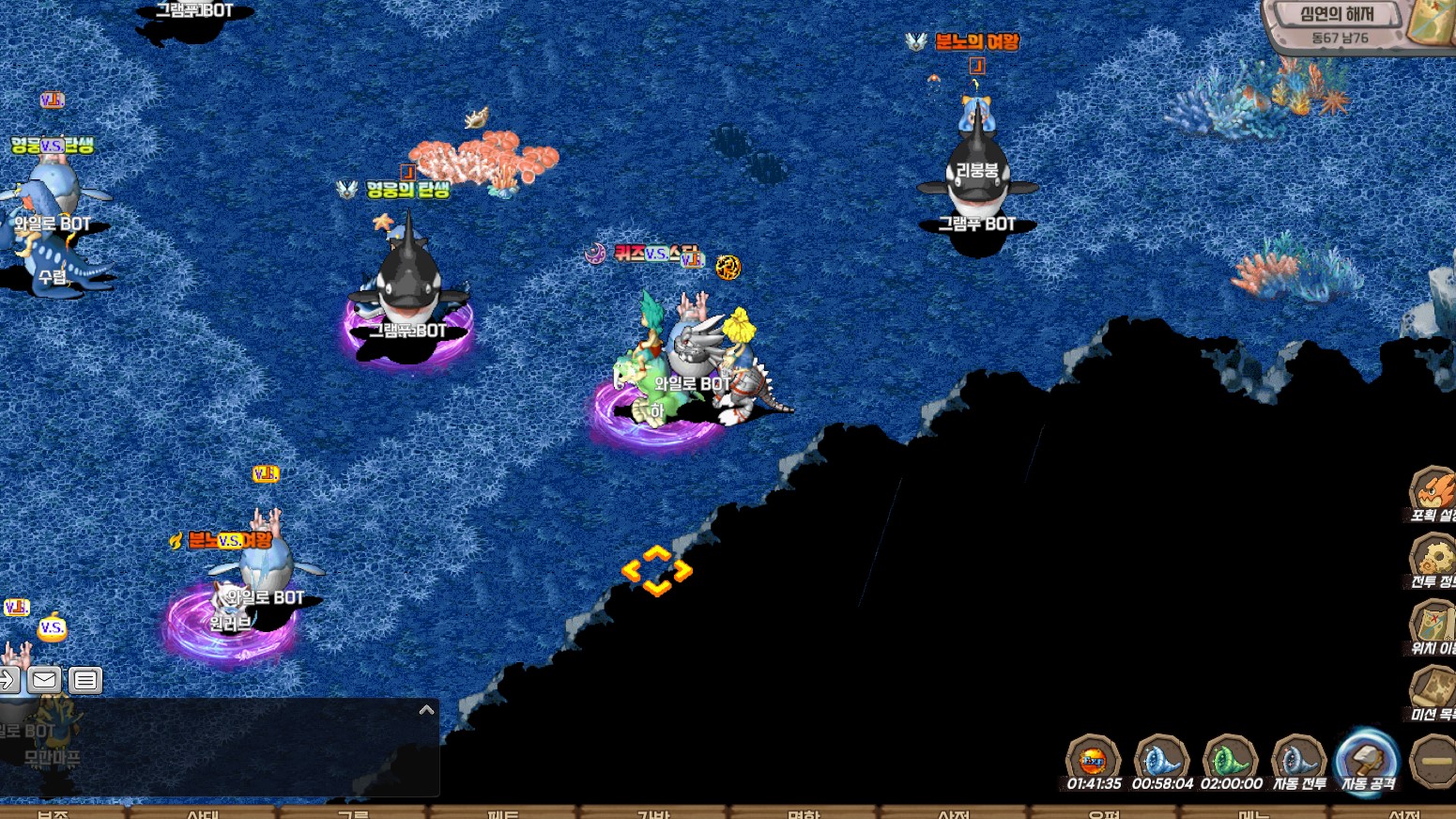Click the orange EXP boost icon

tap(1094, 759)
